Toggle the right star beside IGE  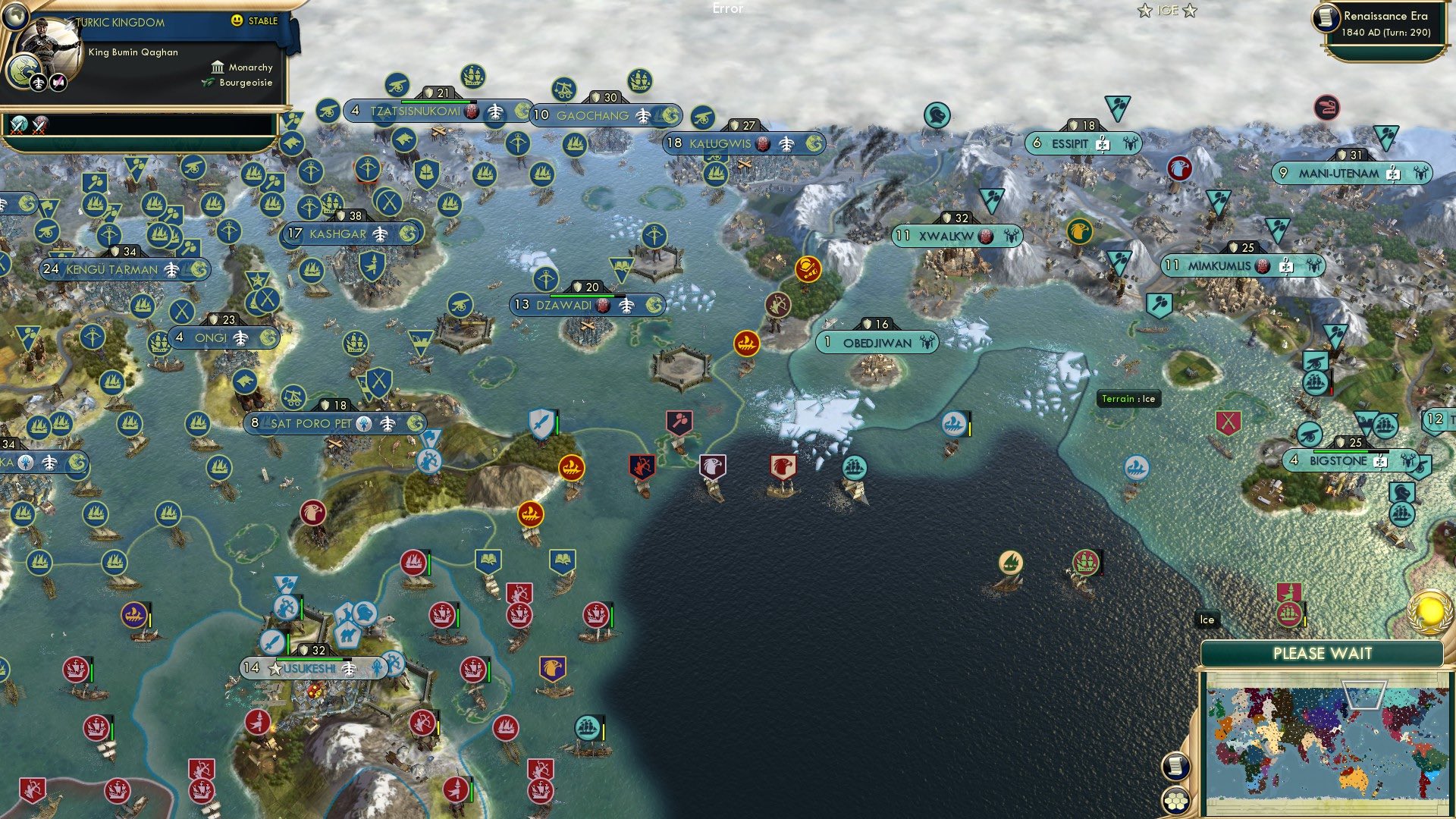point(1190,11)
